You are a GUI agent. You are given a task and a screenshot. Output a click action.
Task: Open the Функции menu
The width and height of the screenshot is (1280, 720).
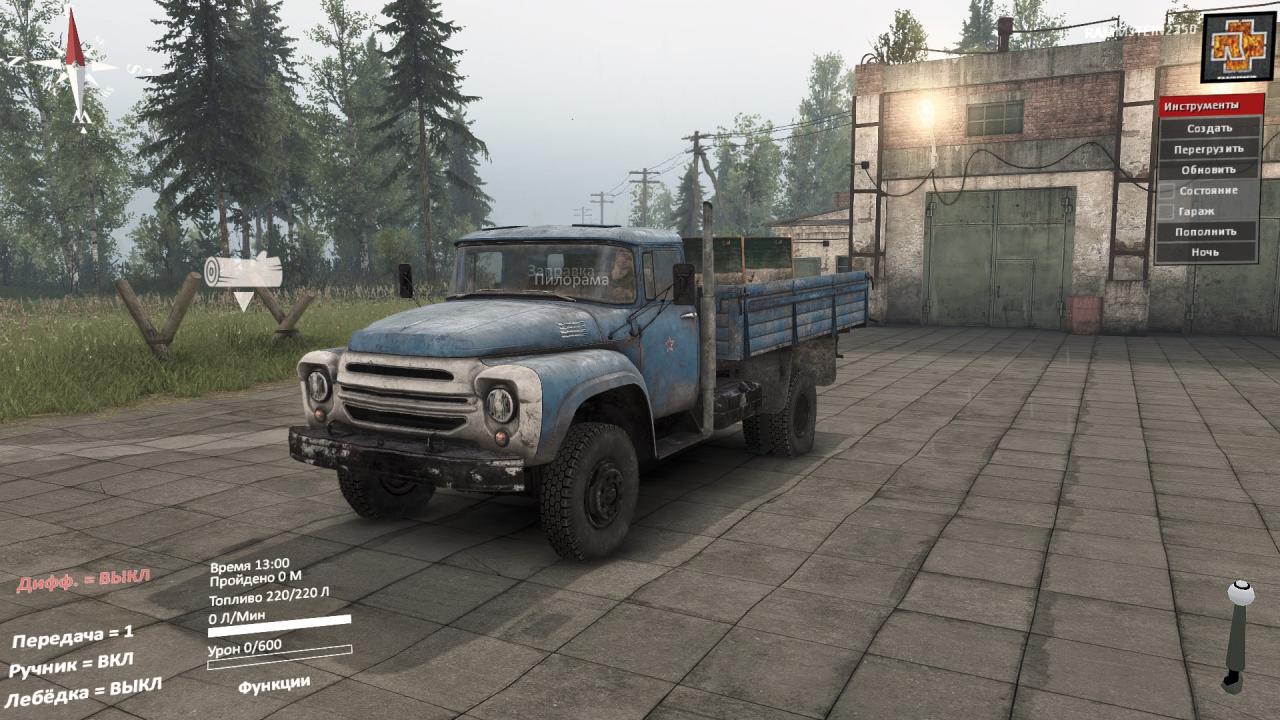pos(273,684)
